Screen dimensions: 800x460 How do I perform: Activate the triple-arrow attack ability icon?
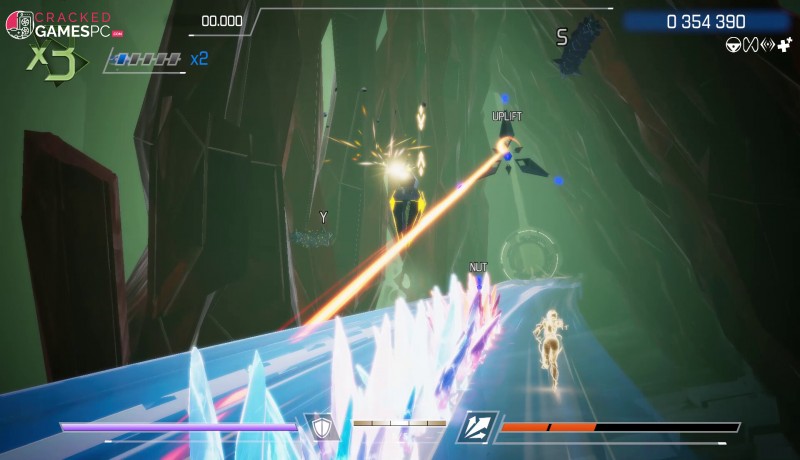pos(477,427)
